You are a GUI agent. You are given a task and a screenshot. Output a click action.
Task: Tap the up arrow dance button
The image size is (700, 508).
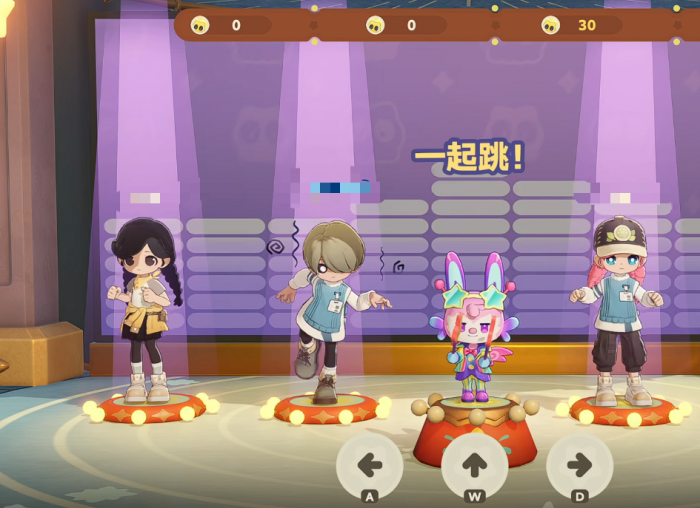475,464
